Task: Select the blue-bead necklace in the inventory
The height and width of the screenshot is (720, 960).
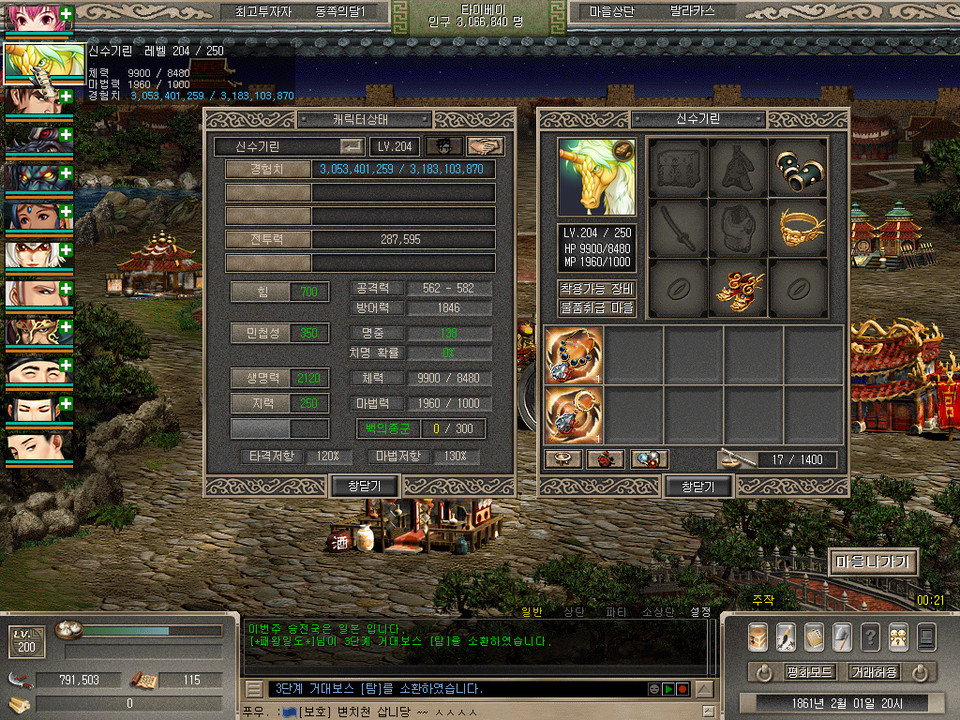Action: pos(574,356)
